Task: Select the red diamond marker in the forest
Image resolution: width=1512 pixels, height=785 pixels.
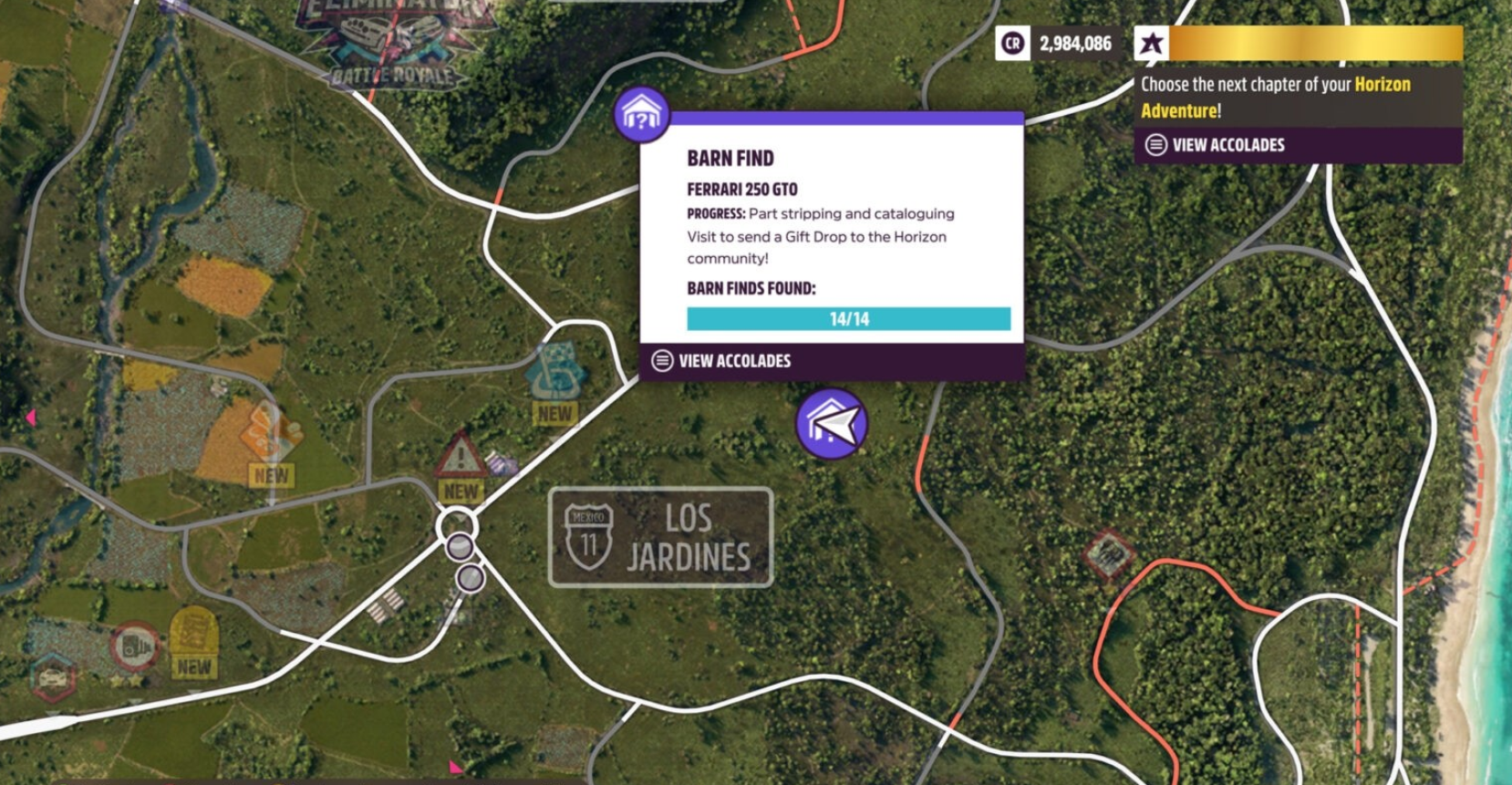Action: (x=1109, y=553)
